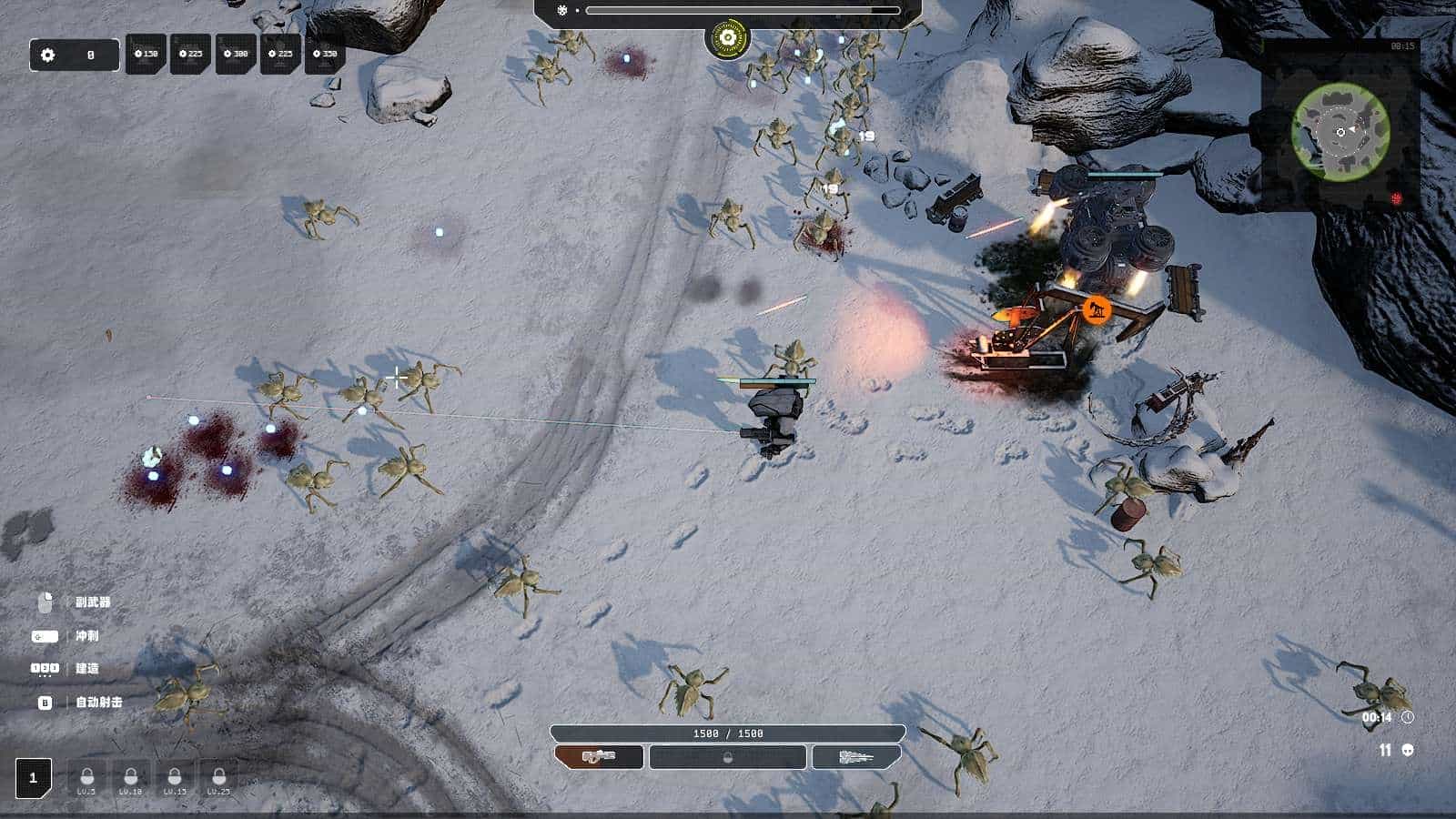Click the locked LV.25 skill slot
Image resolution: width=1456 pixels, height=819 pixels.
pos(218,779)
